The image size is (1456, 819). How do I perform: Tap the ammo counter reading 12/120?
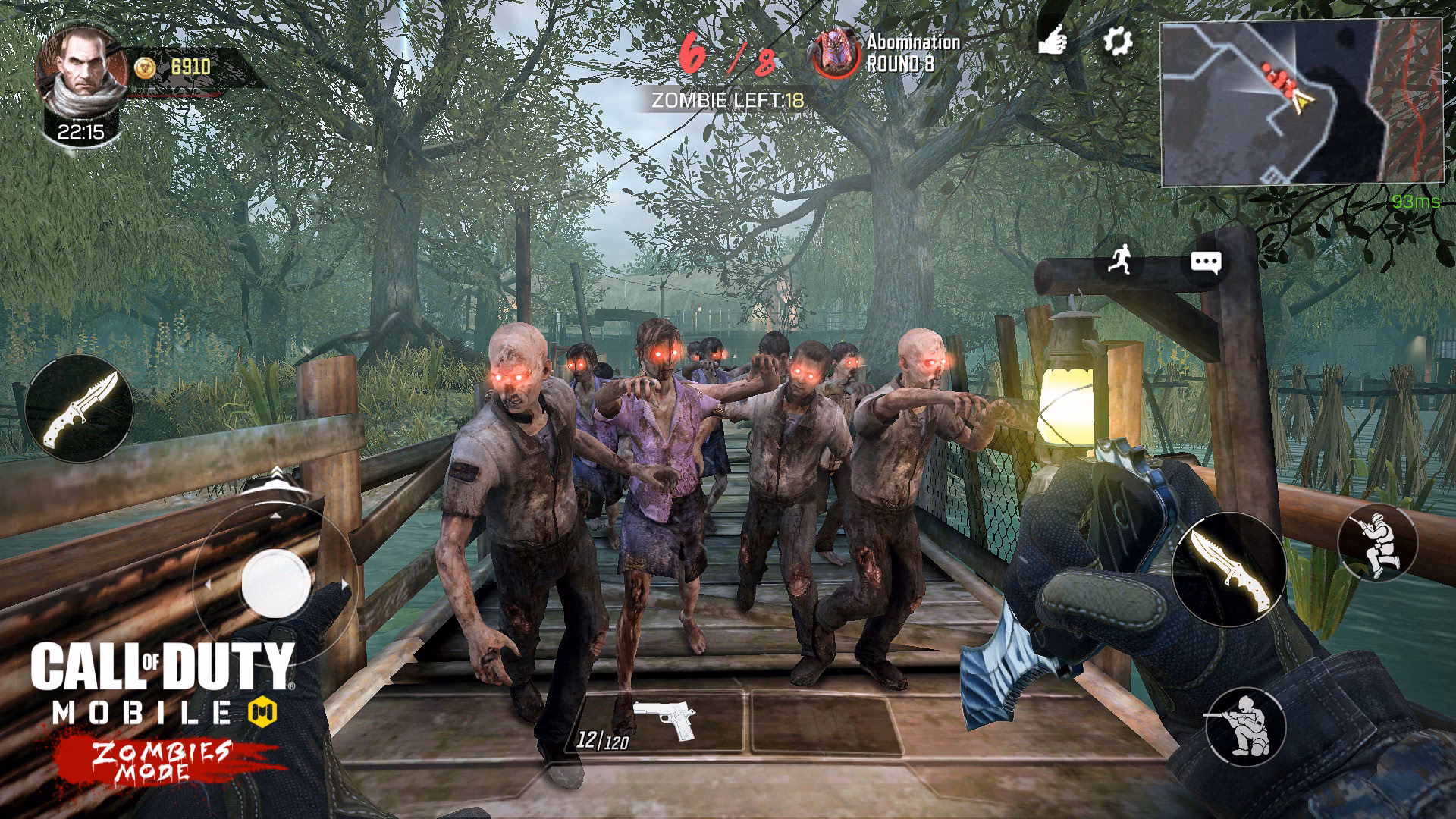tap(601, 741)
